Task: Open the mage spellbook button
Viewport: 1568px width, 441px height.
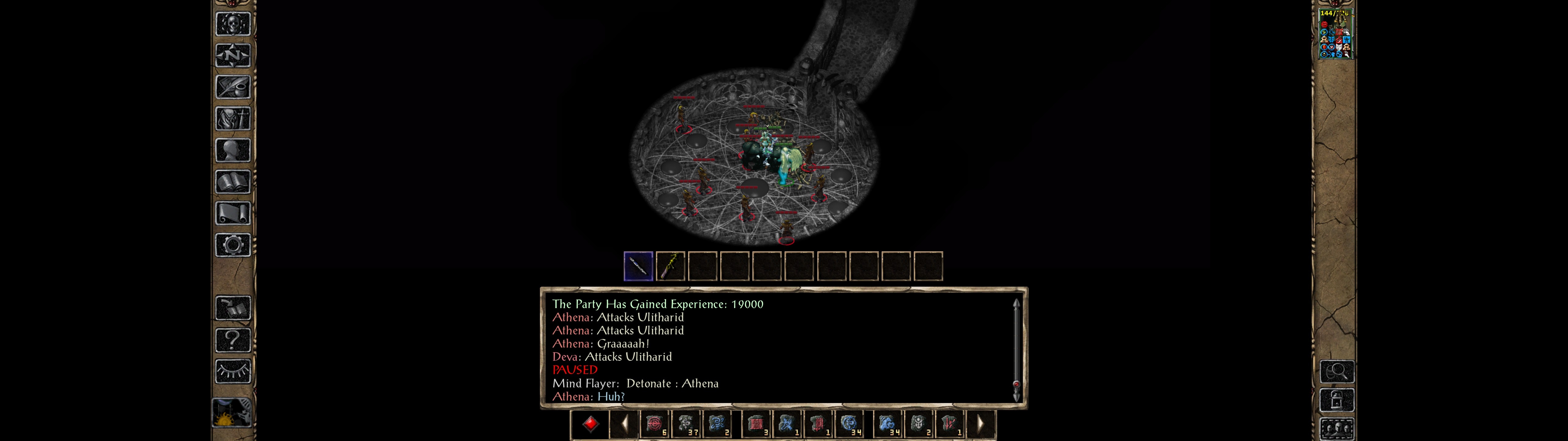Action: coord(233,182)
